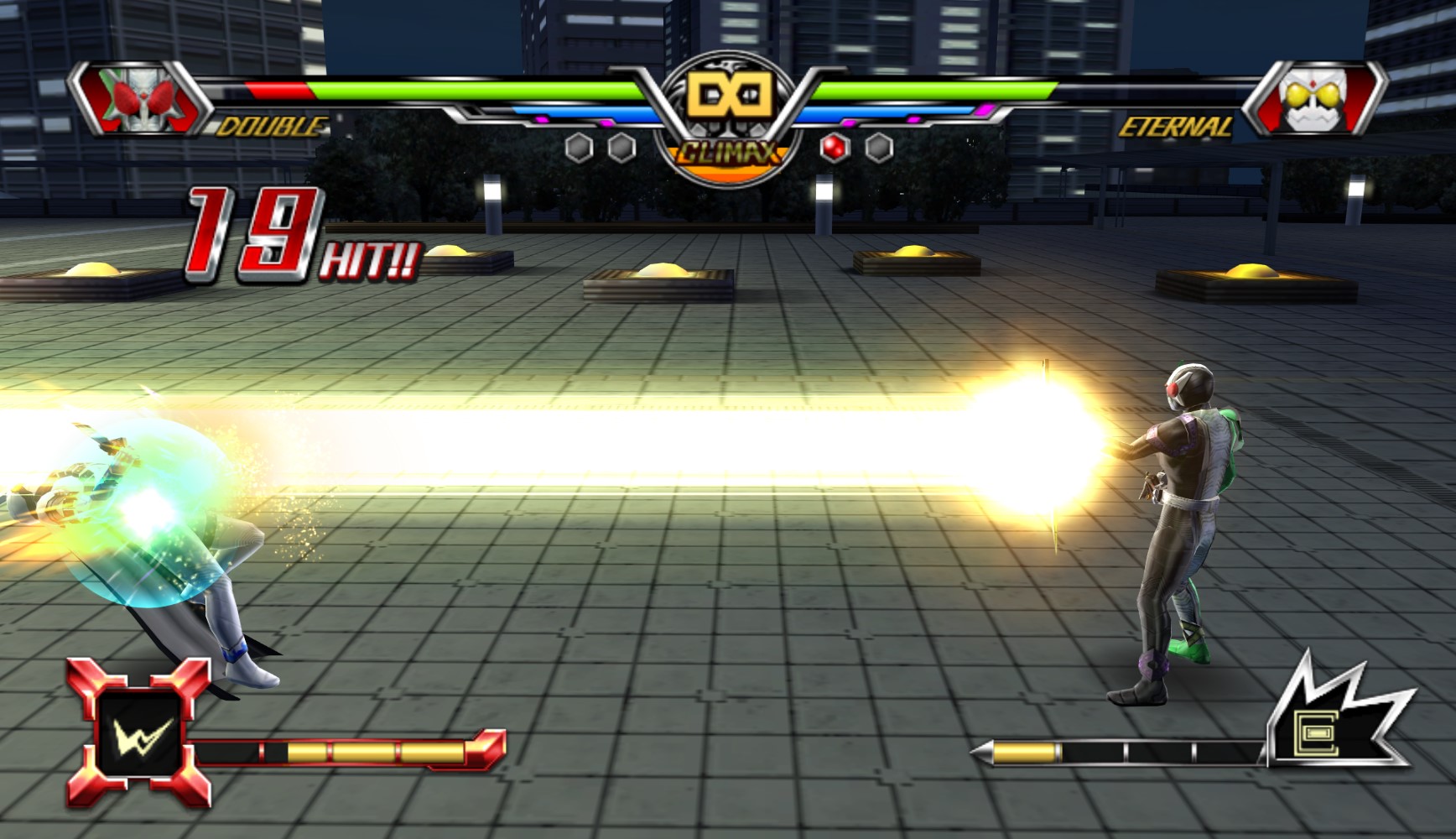This screenshot has height=839, width=1456.
Task: Click the Eternal character portrait
Action: [x=1313, y=99]
